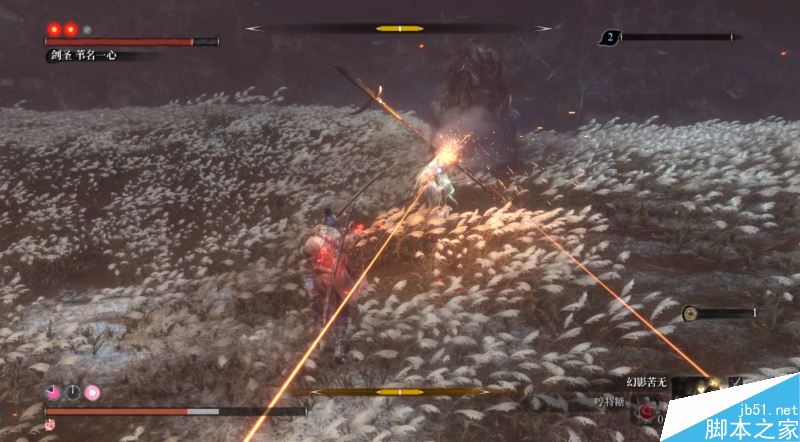Click the empty dark resurrection node

coord(72,392)
